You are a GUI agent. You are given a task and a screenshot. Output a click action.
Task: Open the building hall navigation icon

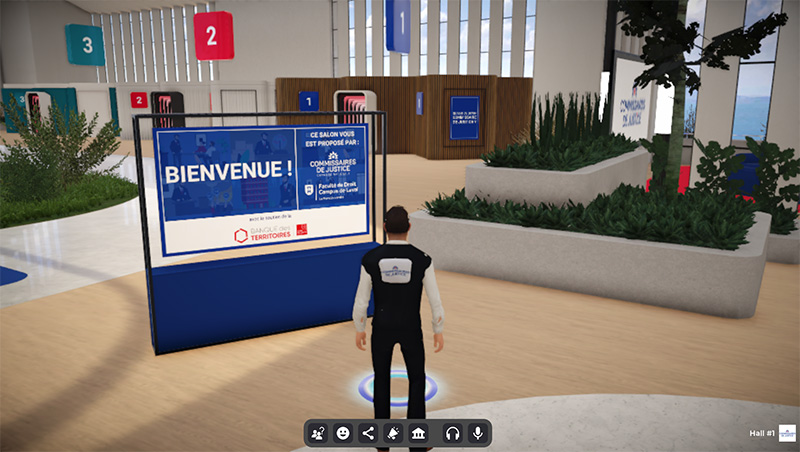click(419, 433)
